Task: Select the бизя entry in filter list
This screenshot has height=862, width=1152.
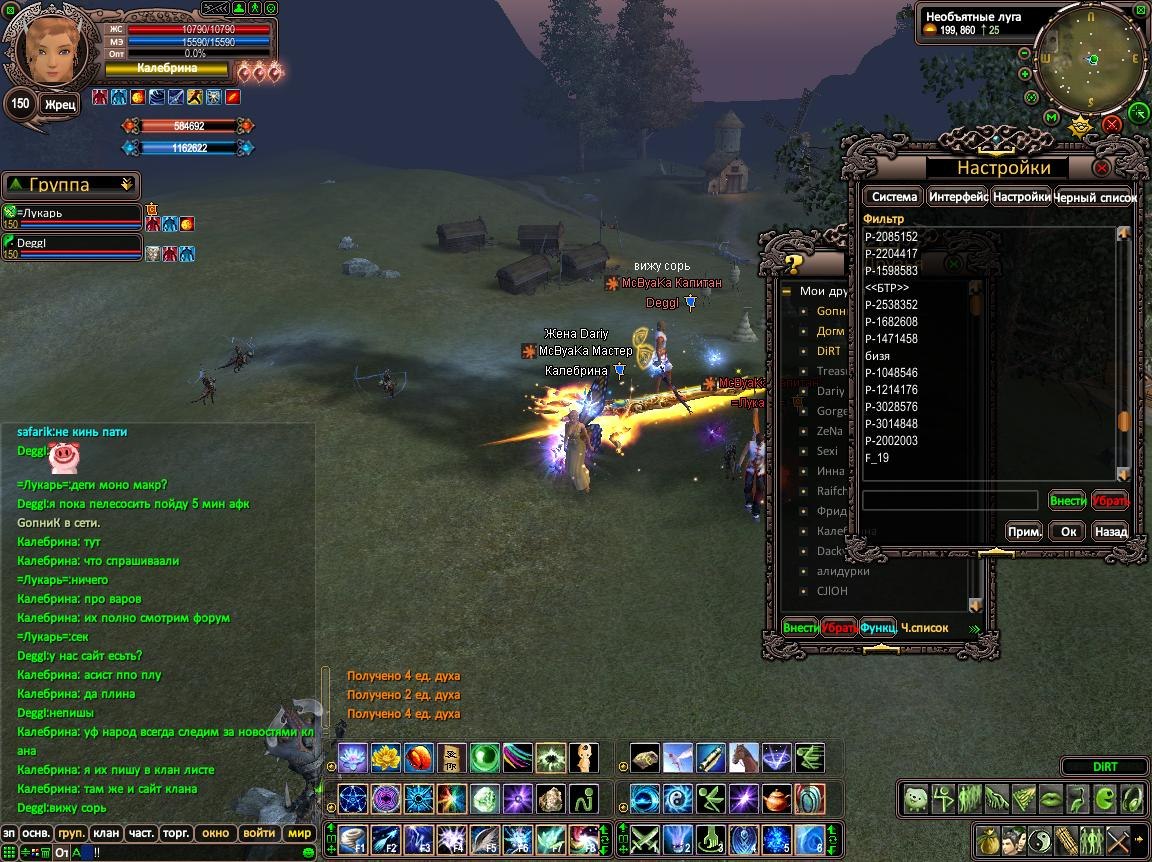Action: (x=877, y=356)
